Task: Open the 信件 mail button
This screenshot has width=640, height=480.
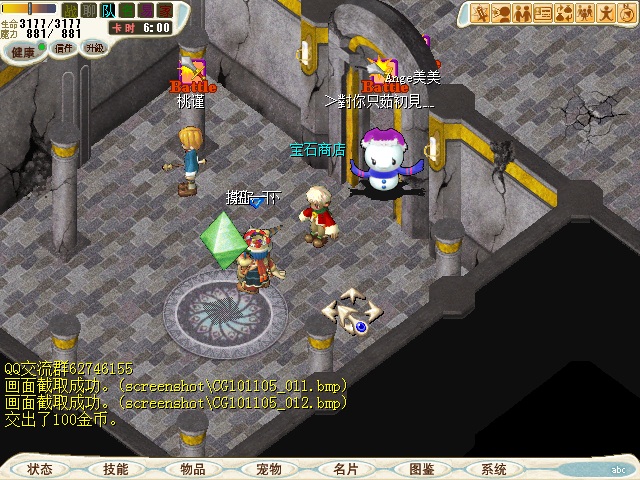Action: tap(64, 48)
